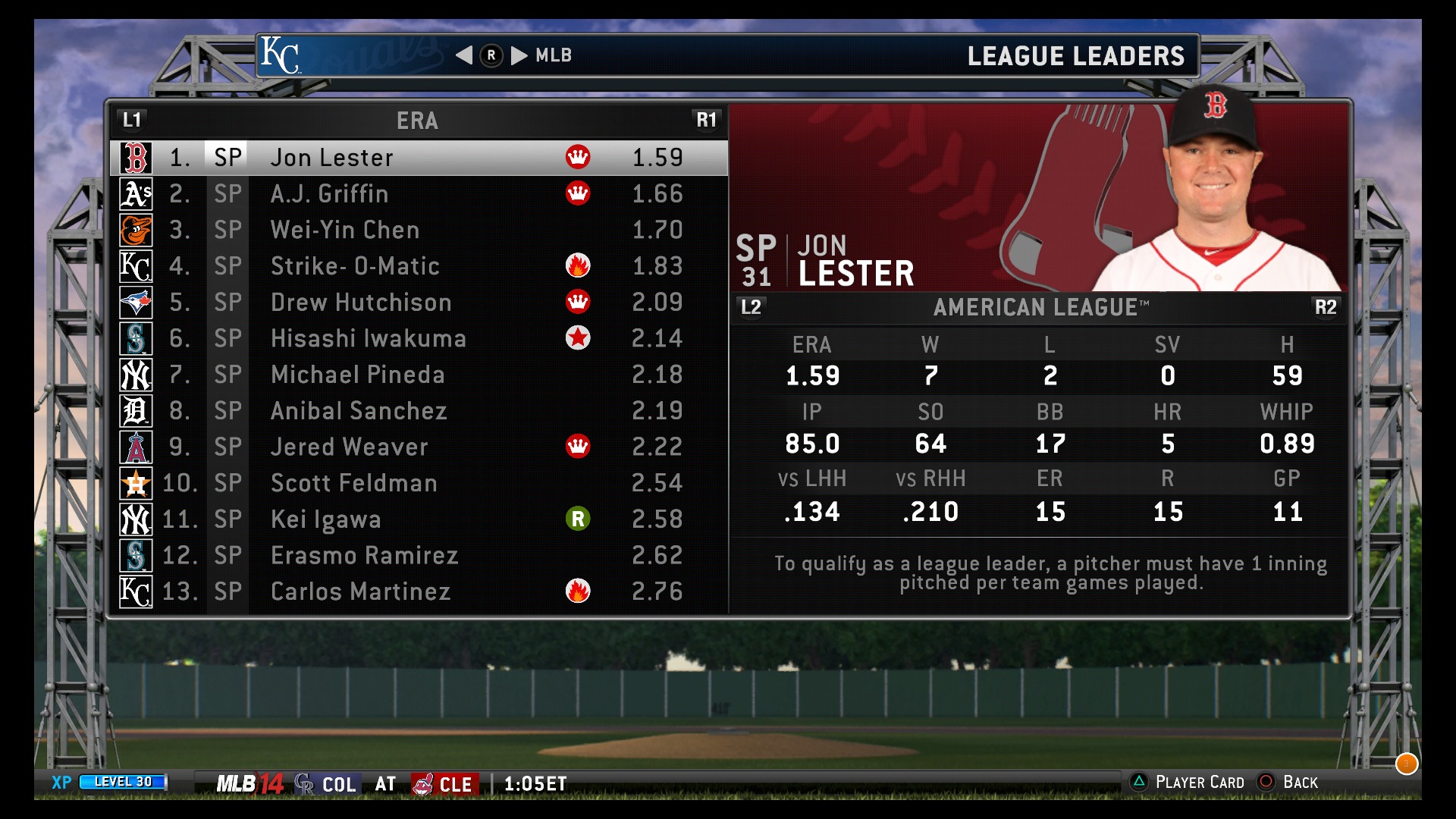This screenshot has height=819, width=1456.
Task: Choose the A.J. Griffin leaderboard row
Action: tap(419, 194)
